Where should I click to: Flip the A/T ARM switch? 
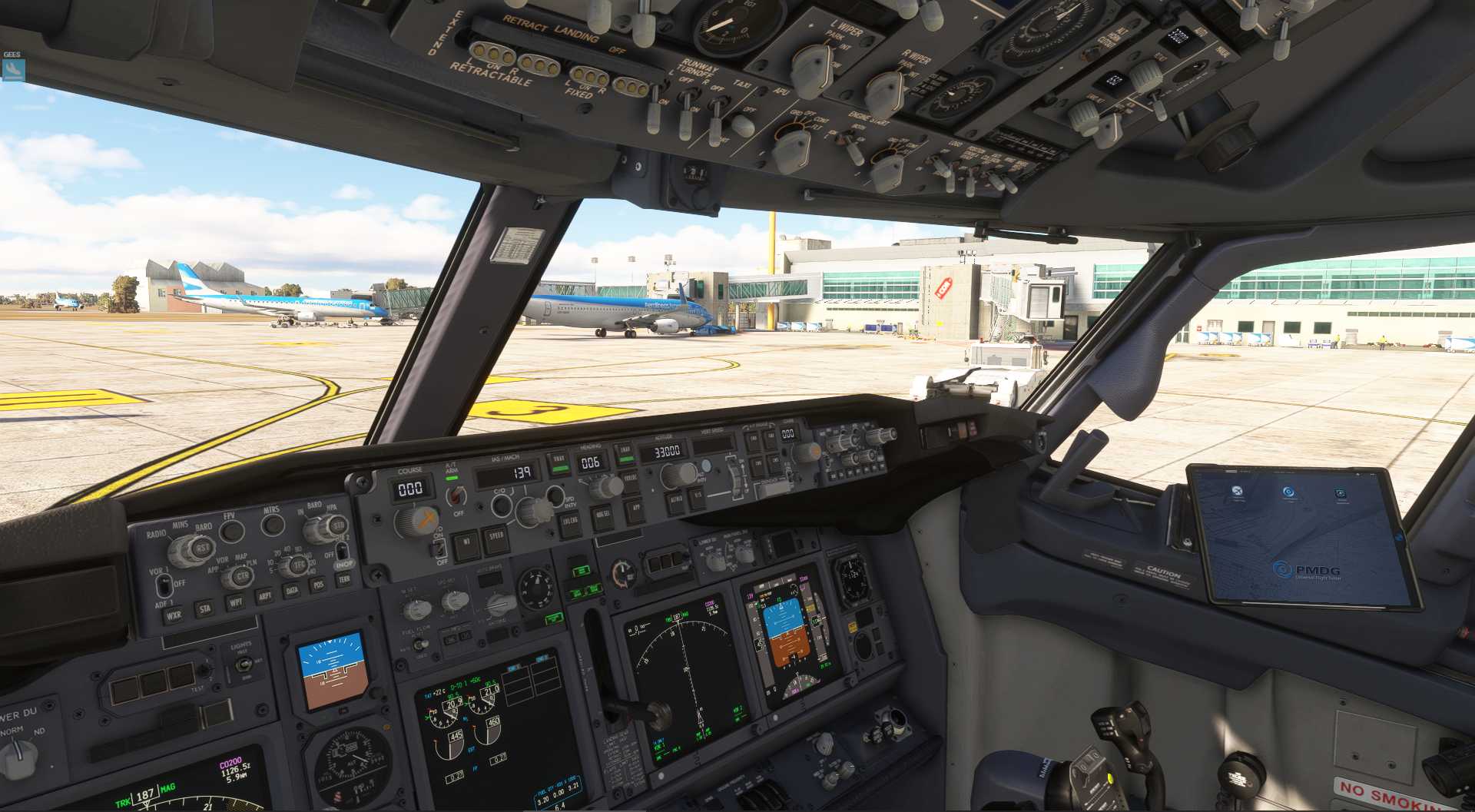click(x=455, y=494)
